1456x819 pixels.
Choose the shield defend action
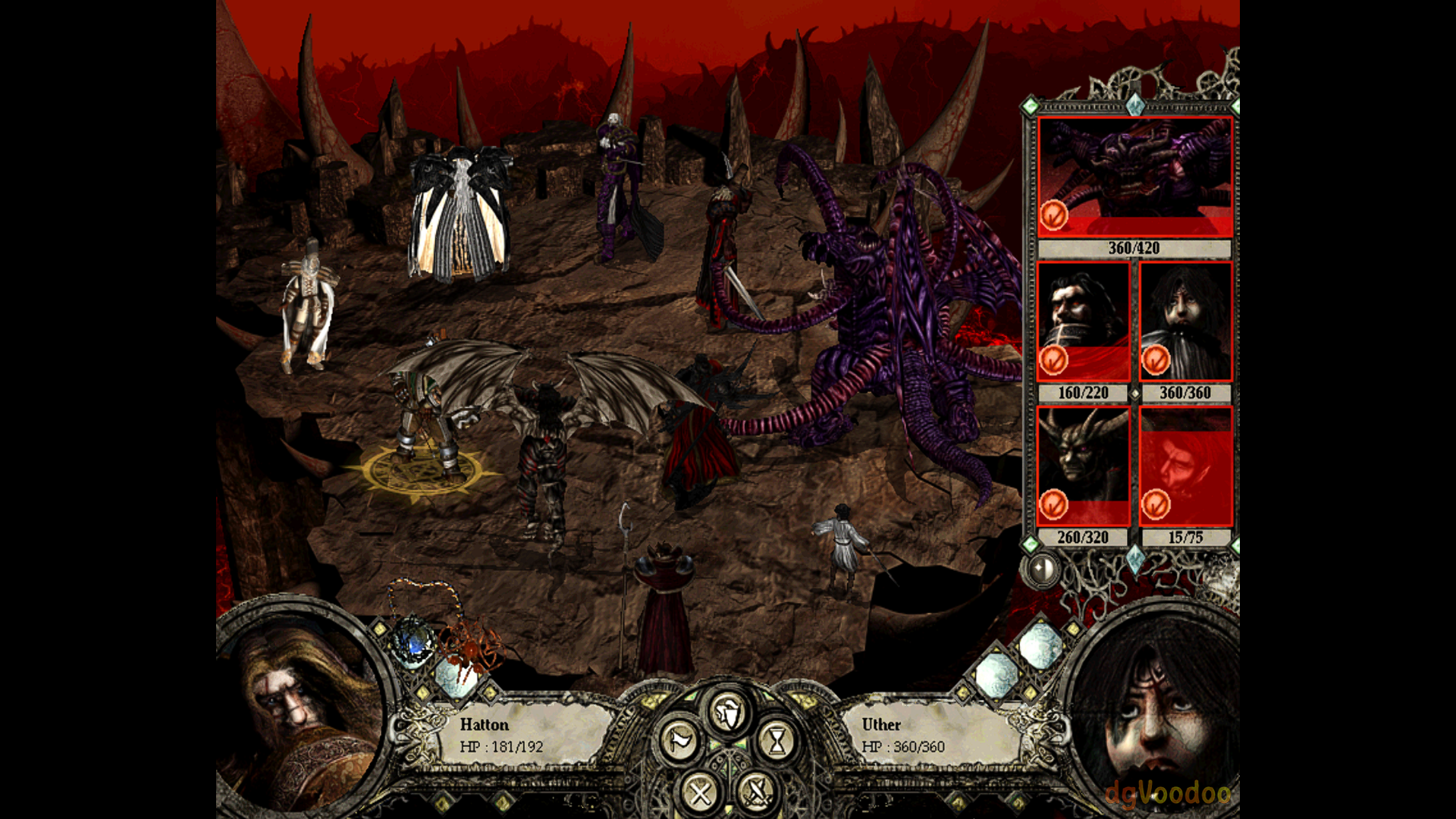[x=728, y=713]
